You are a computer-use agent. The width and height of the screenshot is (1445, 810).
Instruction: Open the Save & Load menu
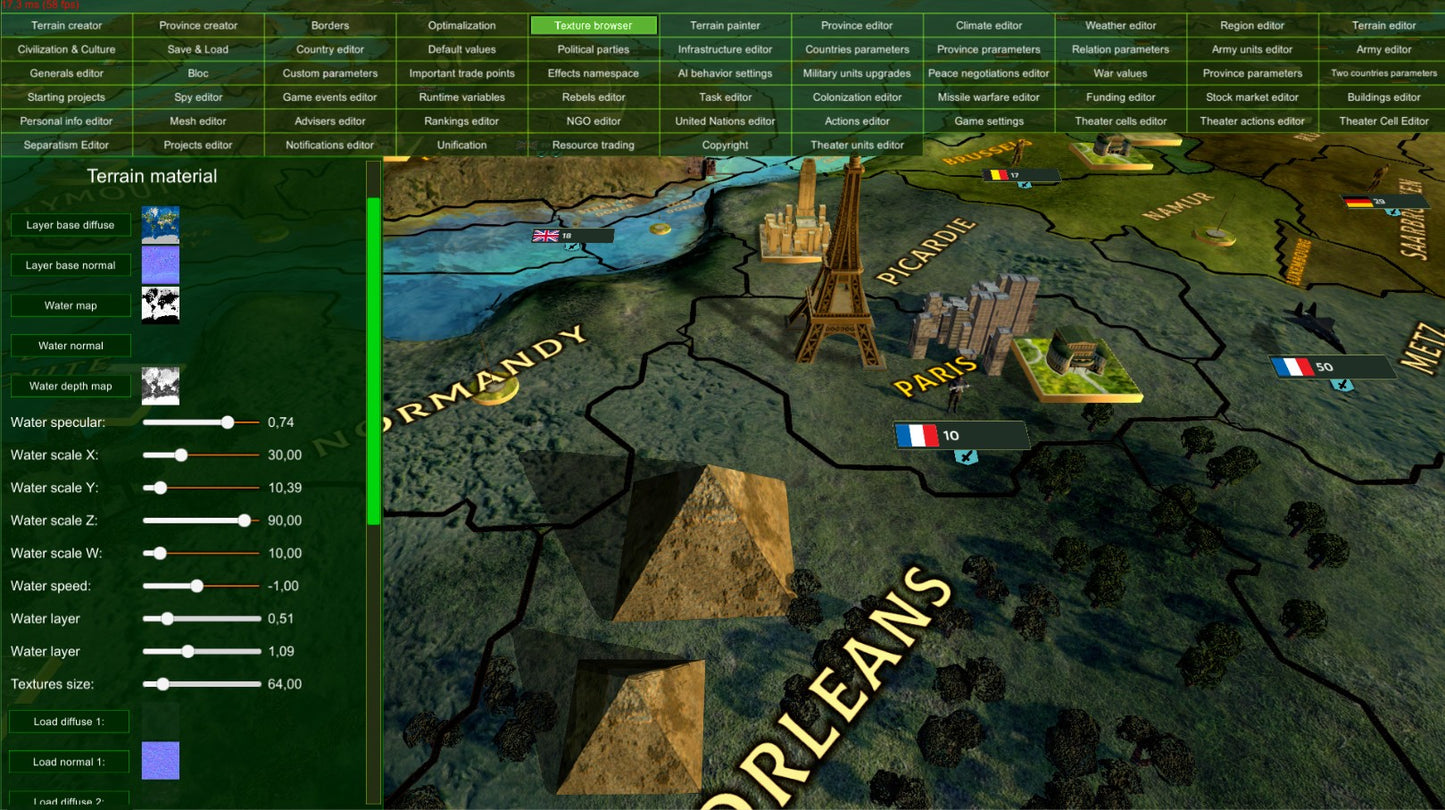[197, 49]
